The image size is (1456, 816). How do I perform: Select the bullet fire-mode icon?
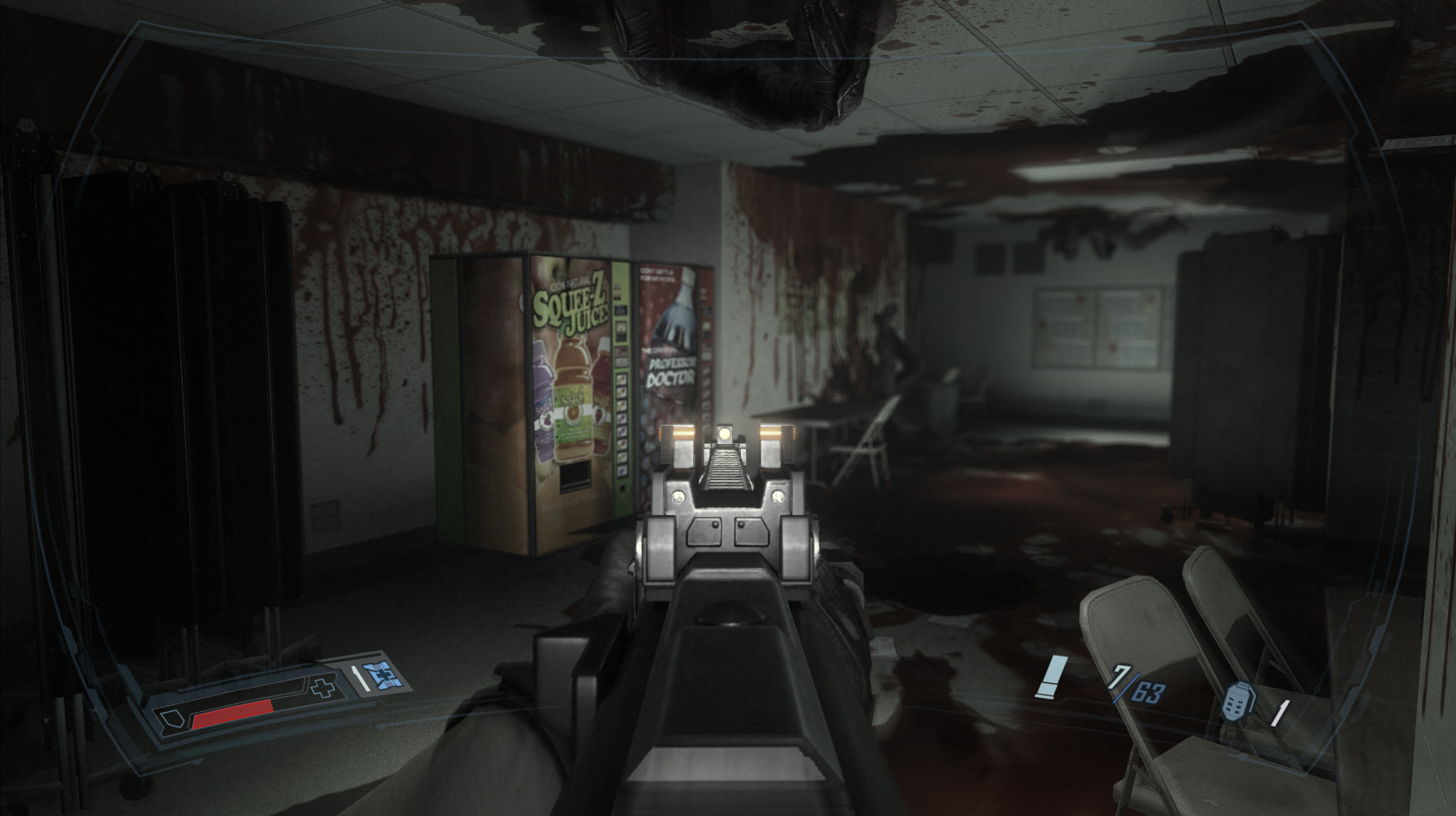[1052, 676]
